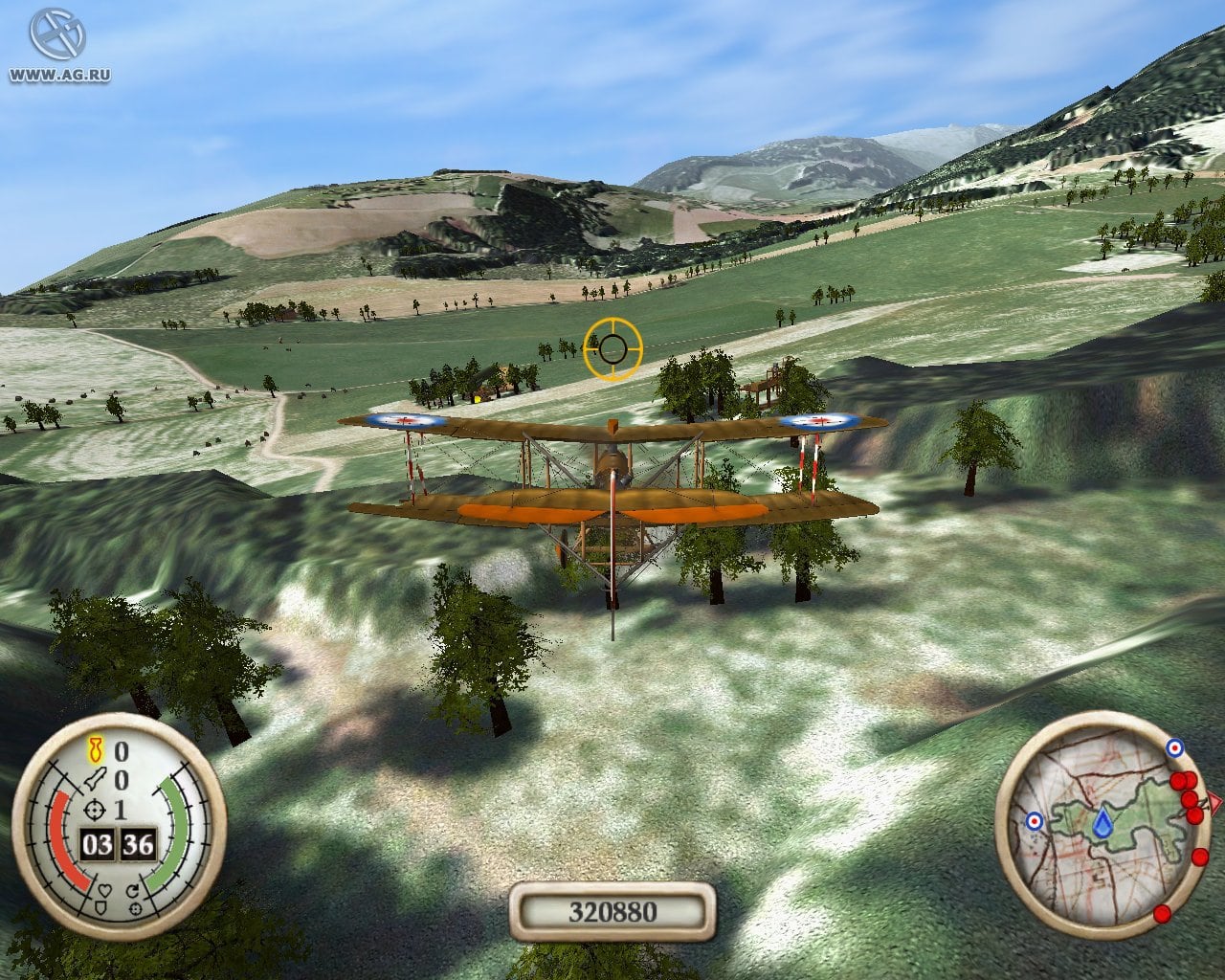Click the lowest red dot on the minimap rim

coord(1162,914)
